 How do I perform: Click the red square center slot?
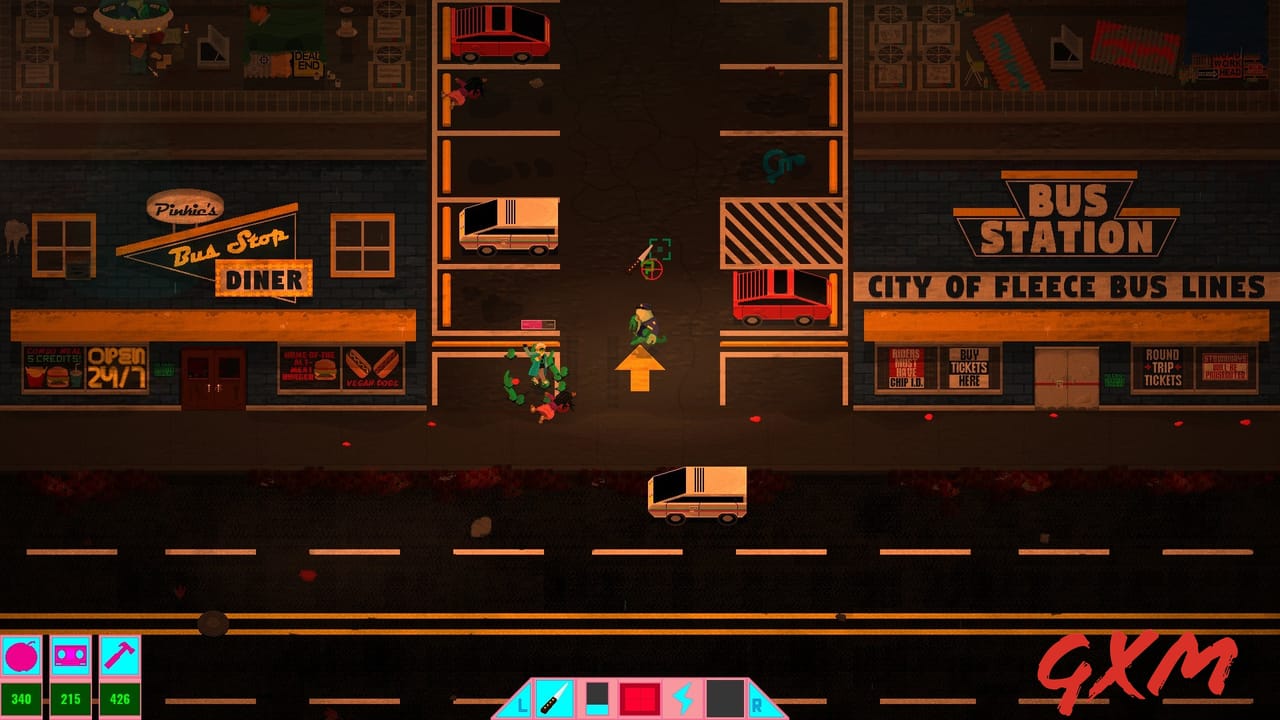640,698
